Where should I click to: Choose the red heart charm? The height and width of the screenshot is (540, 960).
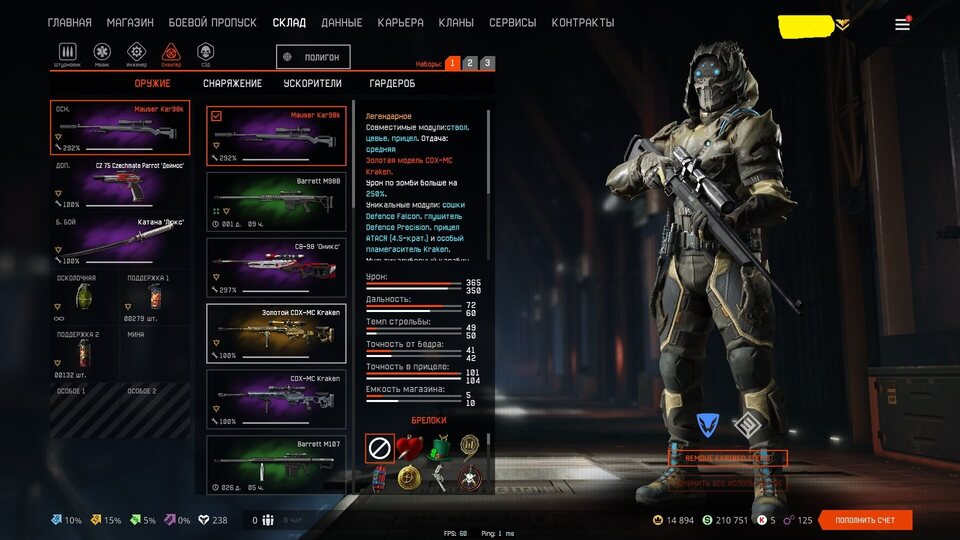(407, 447)
